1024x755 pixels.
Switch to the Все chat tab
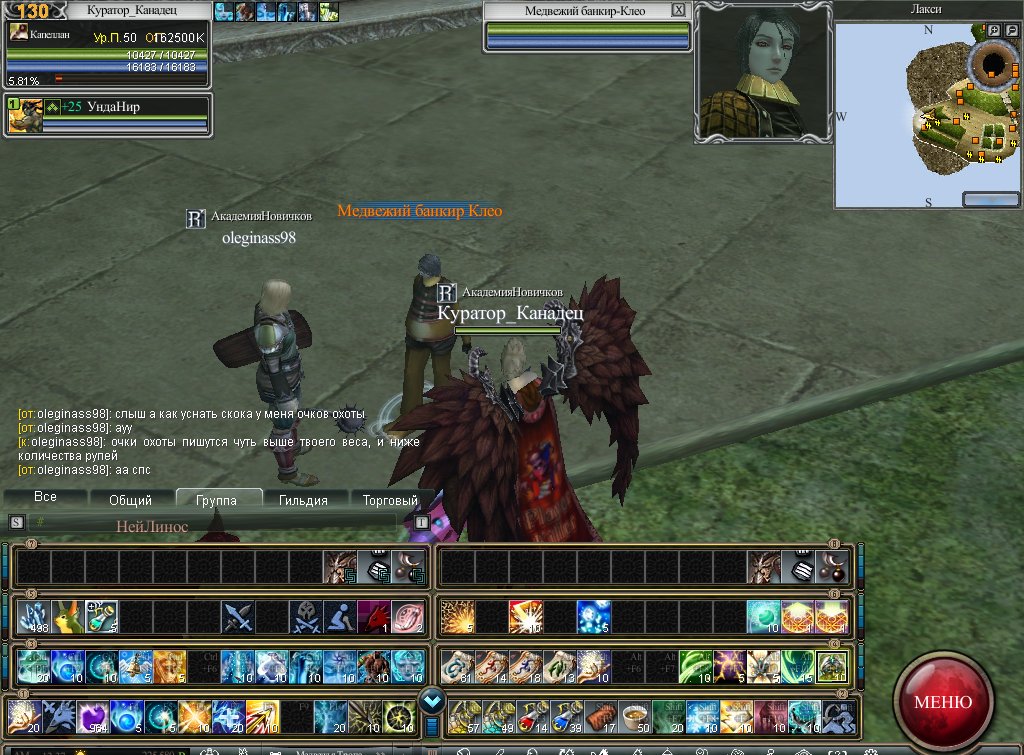[x=45, y=497]
